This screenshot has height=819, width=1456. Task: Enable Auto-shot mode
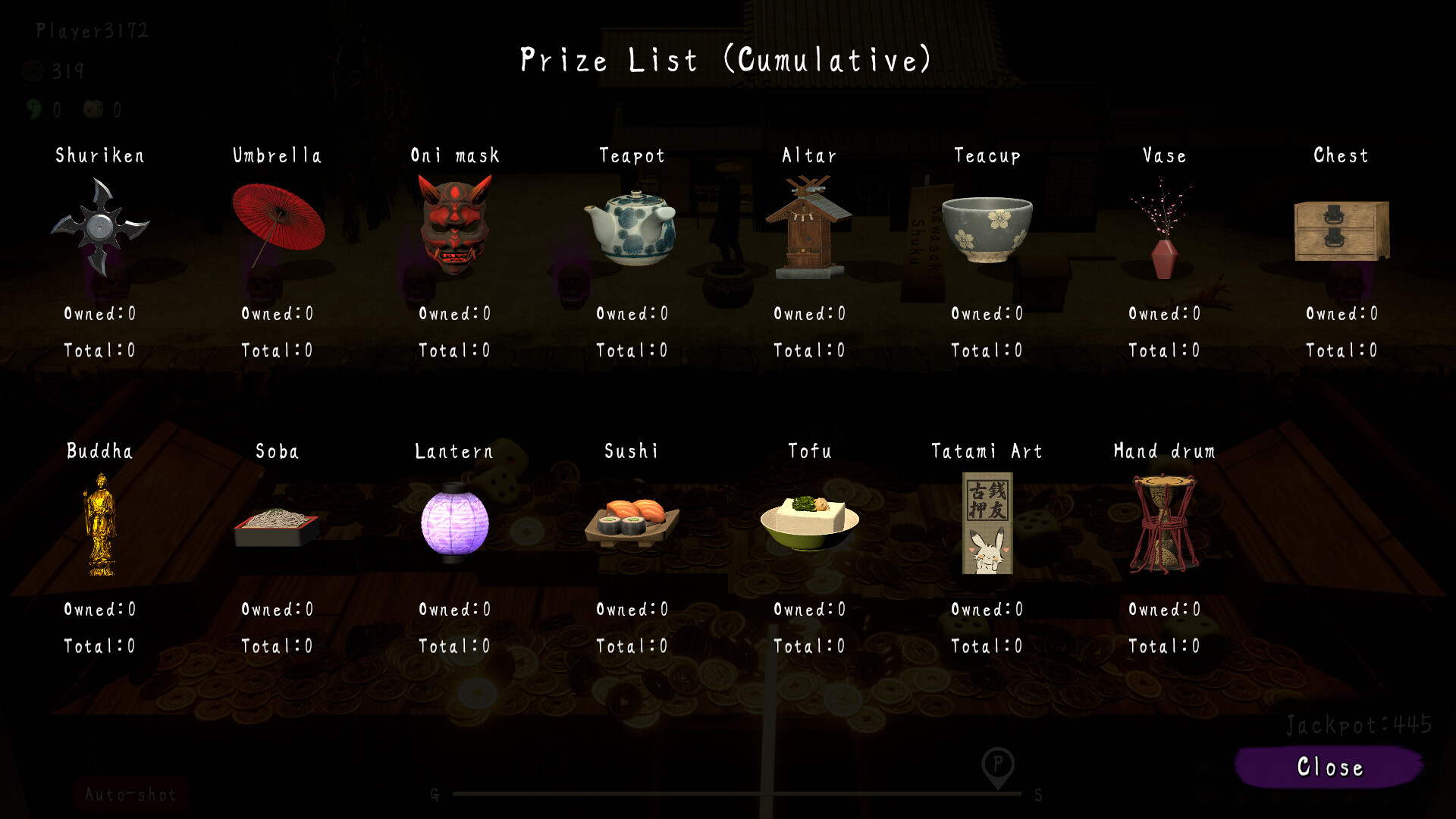[129, 795]
